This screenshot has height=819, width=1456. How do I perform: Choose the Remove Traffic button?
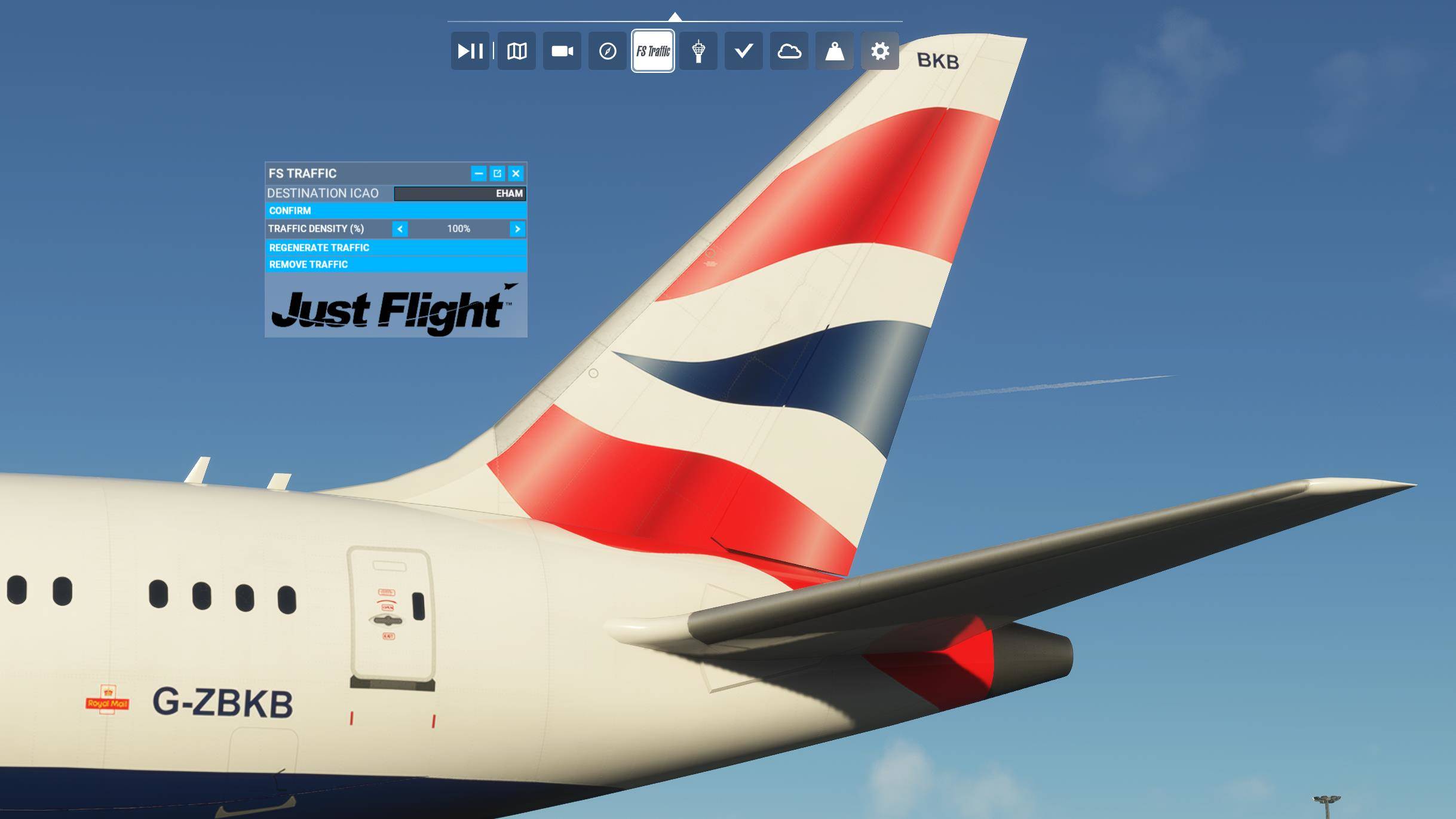[396, 264]
